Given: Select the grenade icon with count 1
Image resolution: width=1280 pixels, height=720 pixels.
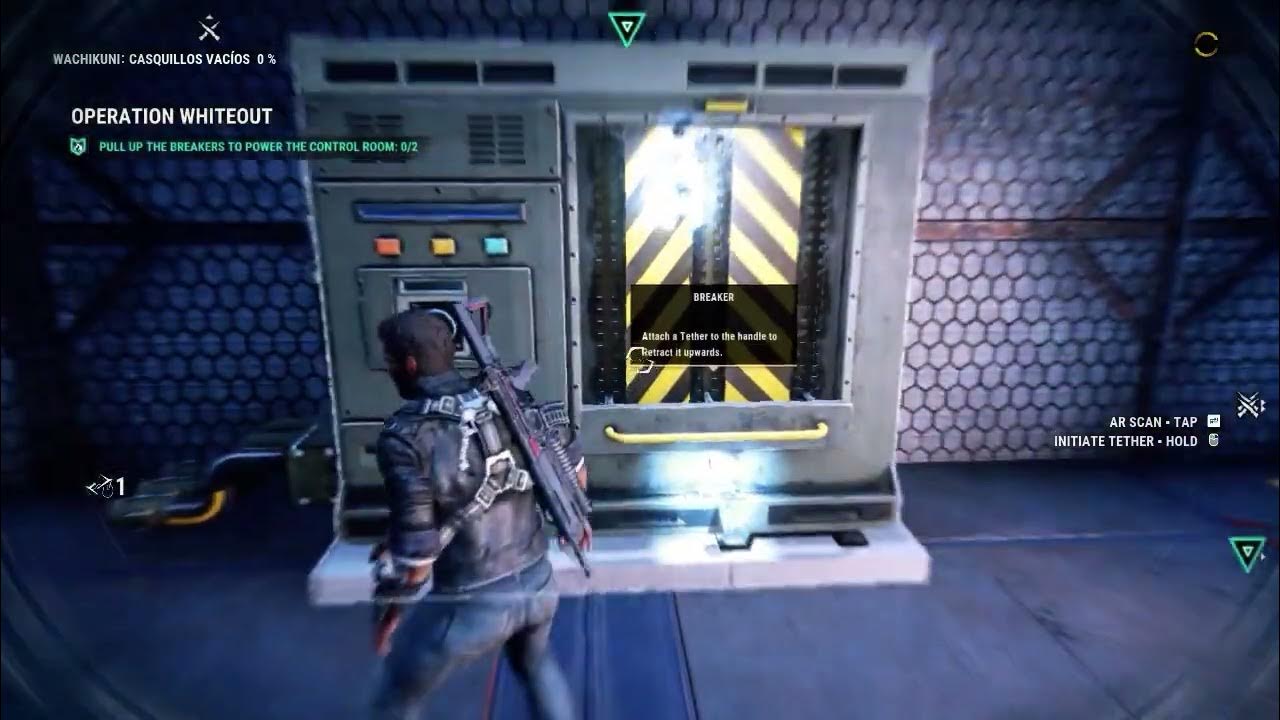Looking at the screenshot, I should tap(105, 487).
